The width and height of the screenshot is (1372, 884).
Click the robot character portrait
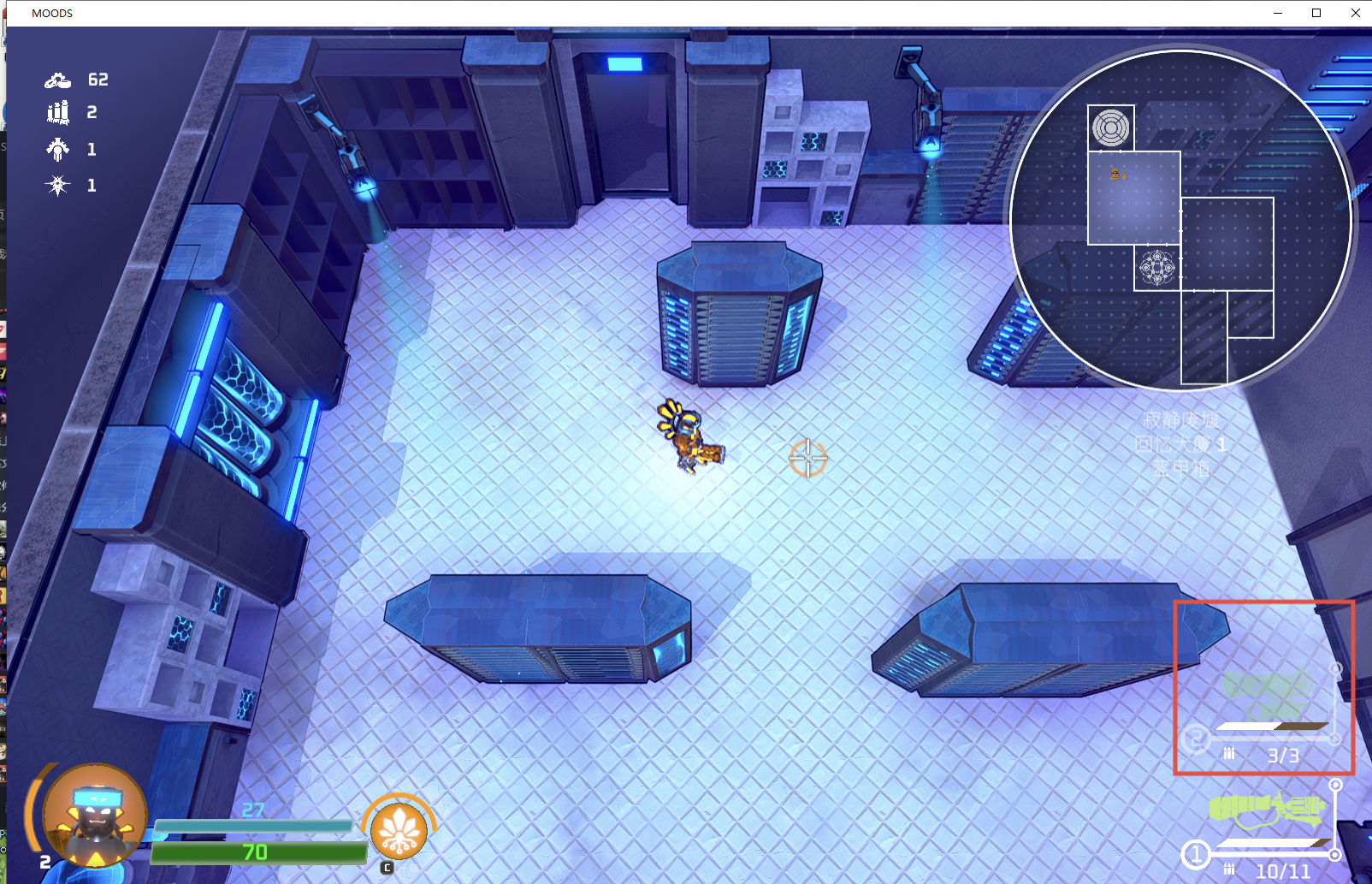point(94,816)
